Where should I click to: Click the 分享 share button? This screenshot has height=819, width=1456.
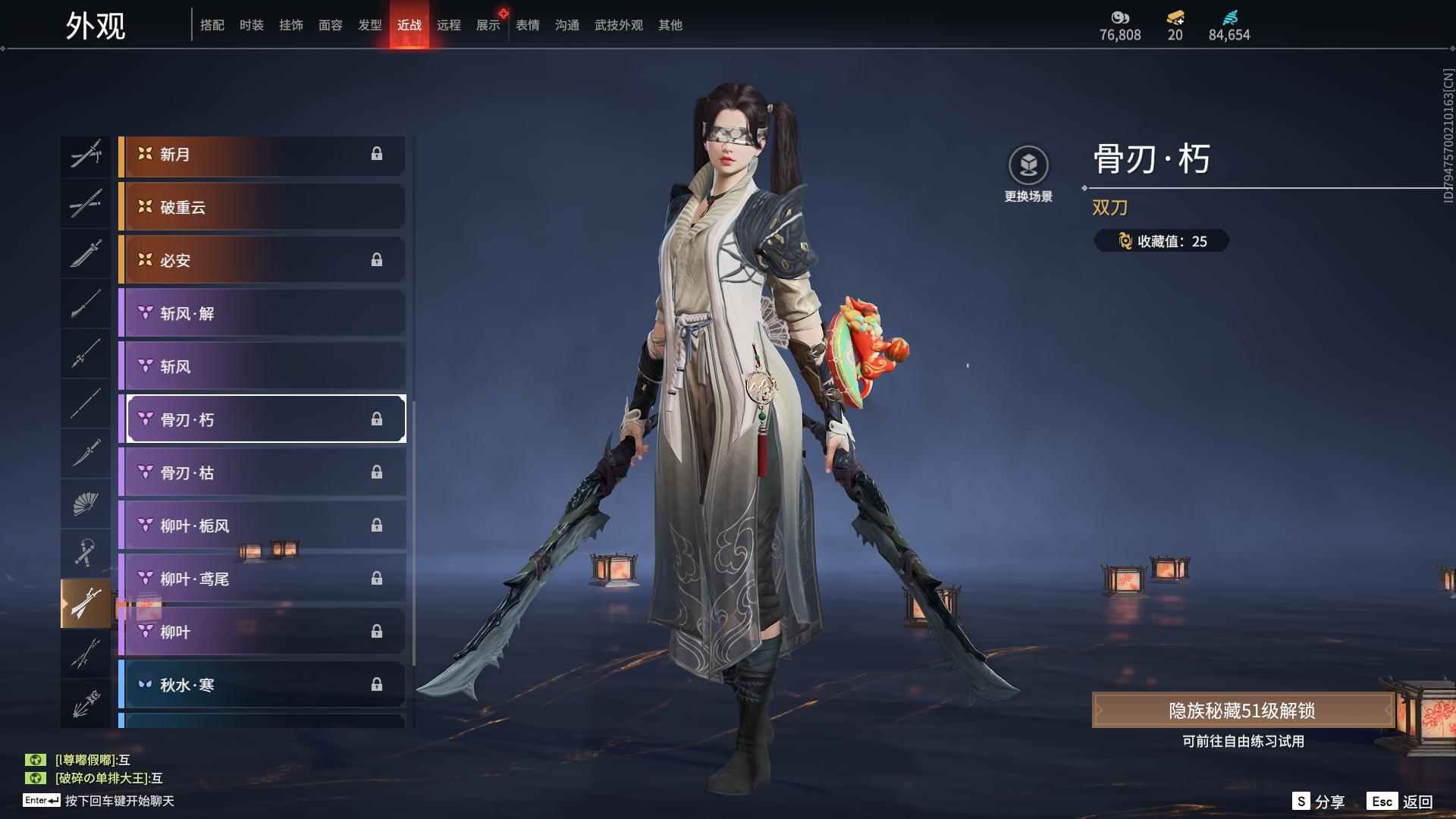point(1319,802)
